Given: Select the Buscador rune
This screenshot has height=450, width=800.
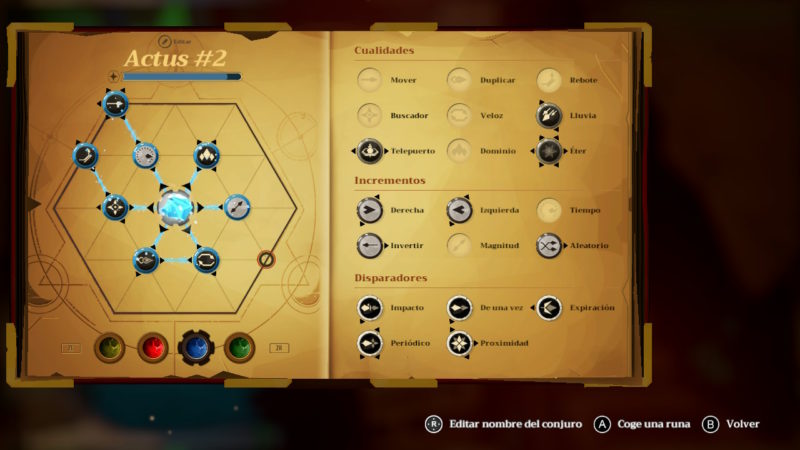Looking at the screenshot, I should pos(370,115).
